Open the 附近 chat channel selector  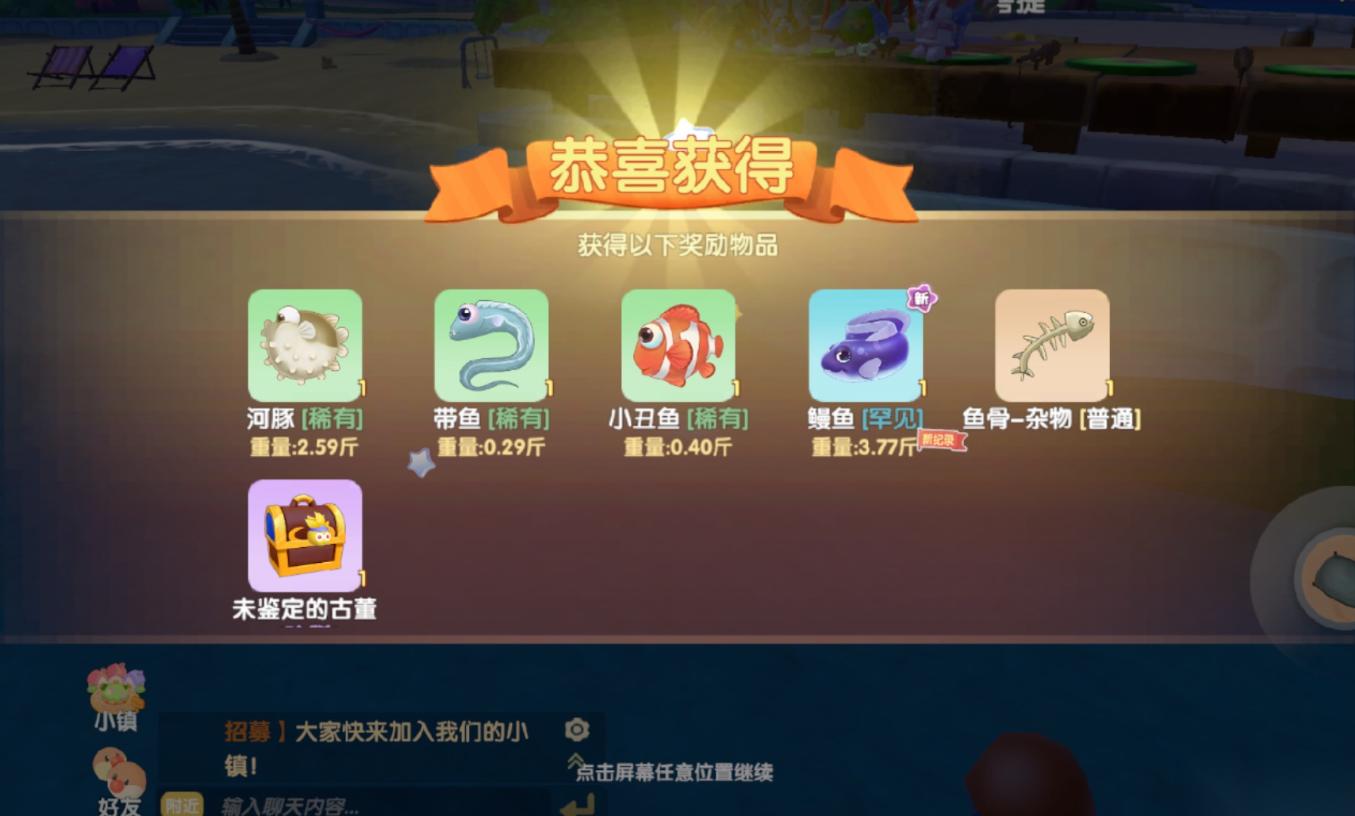point(182,805)
